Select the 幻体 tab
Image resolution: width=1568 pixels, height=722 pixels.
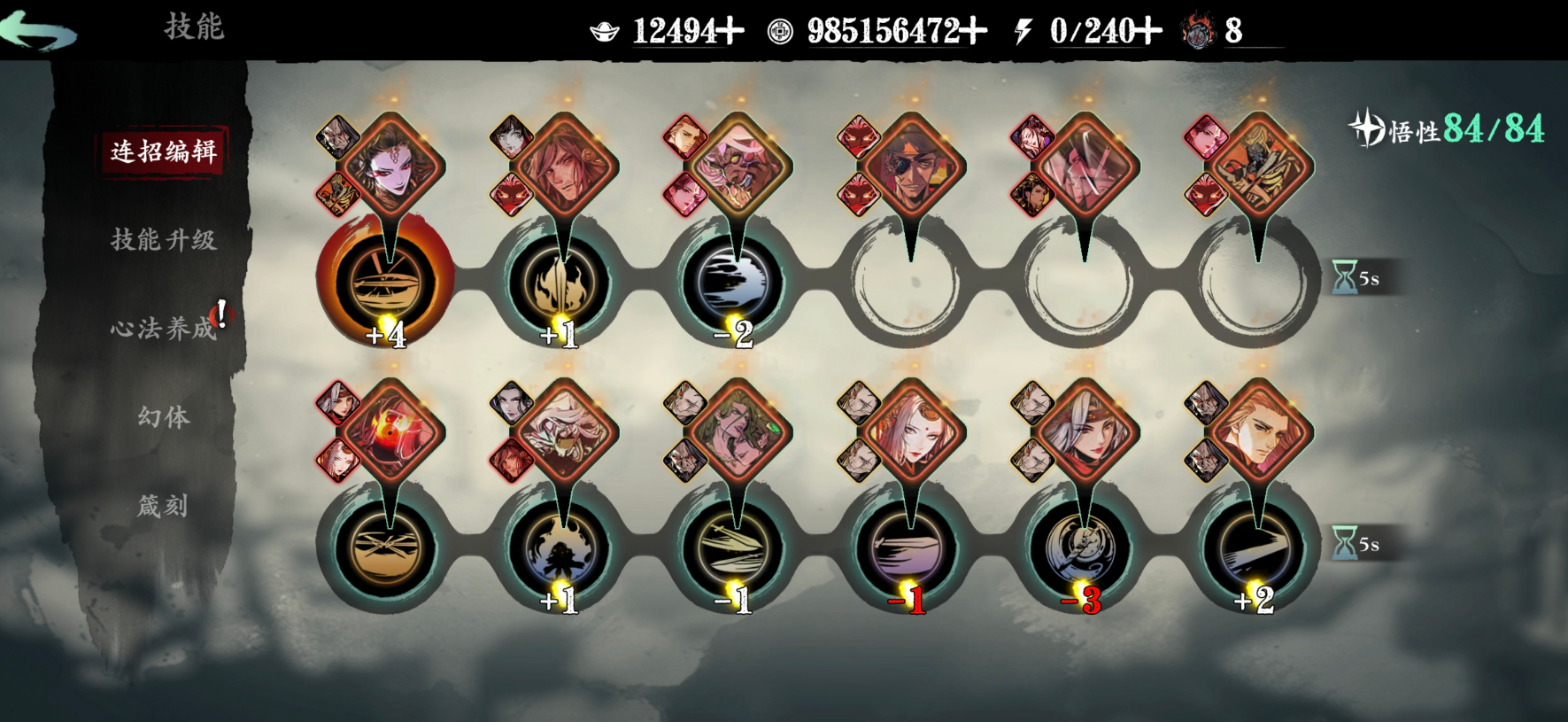163,416
